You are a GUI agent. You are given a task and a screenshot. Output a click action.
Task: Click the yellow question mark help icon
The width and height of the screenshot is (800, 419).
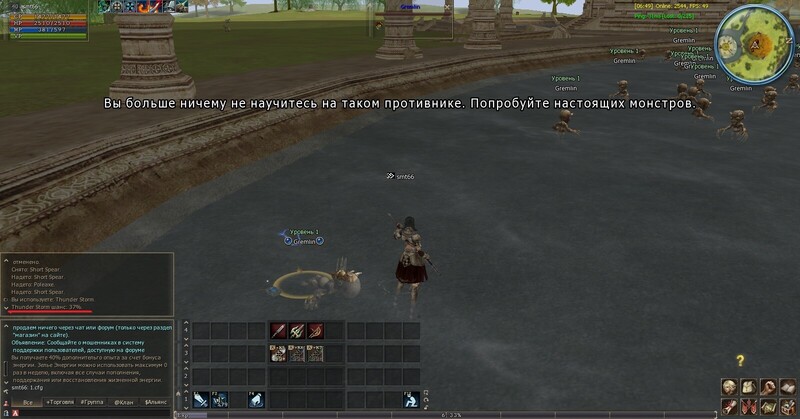[x=740, y=360]
